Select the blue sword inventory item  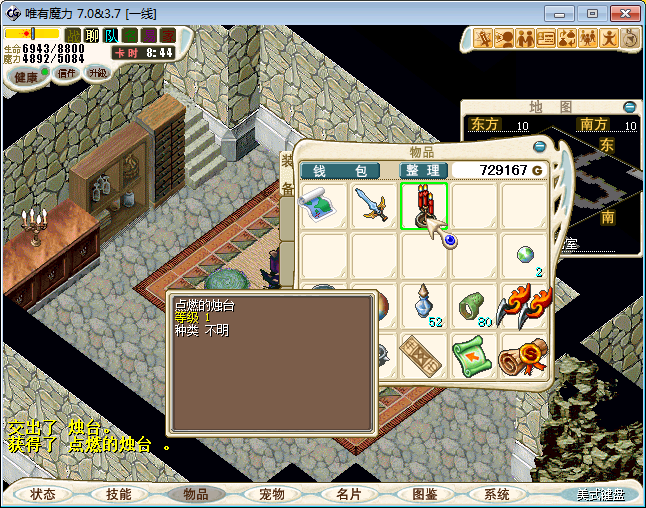(374, 206)
